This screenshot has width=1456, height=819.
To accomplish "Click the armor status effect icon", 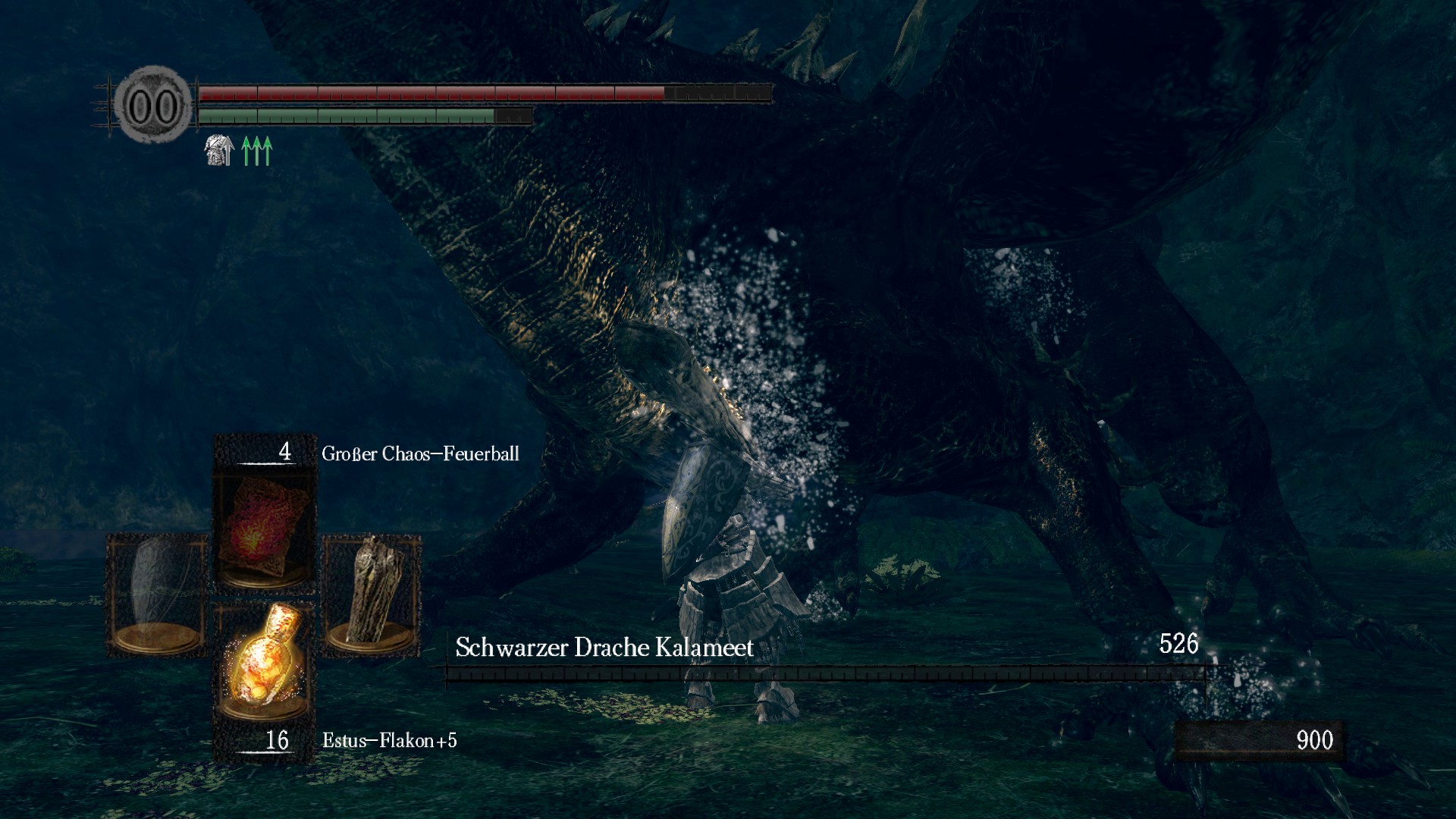I will point(218,150).
